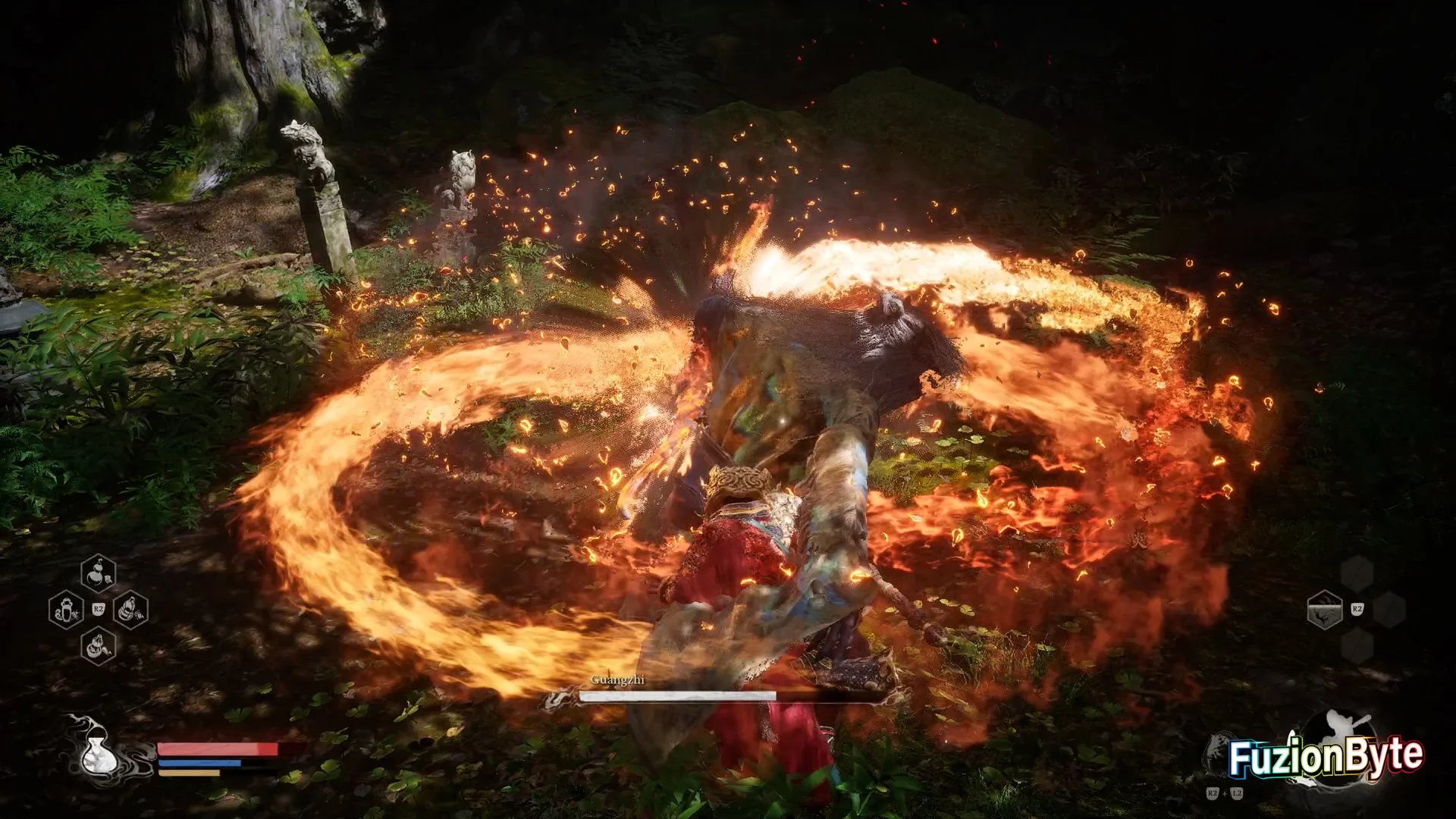
Task: Select the bottom gourd item hexagon slot
Action: click(99, 646)
